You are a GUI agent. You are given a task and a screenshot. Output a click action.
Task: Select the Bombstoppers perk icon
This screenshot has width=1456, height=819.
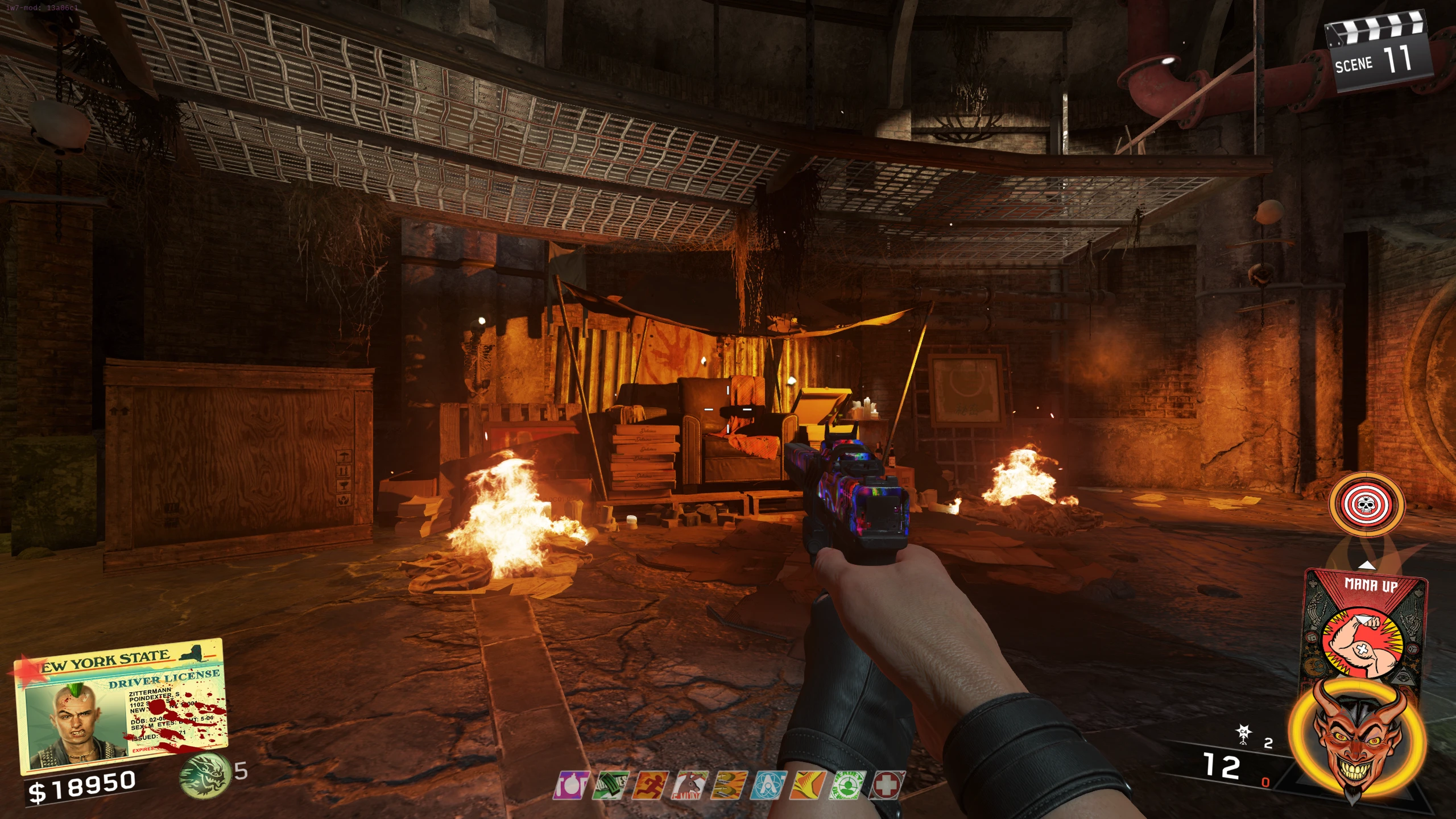coord(570,785)
